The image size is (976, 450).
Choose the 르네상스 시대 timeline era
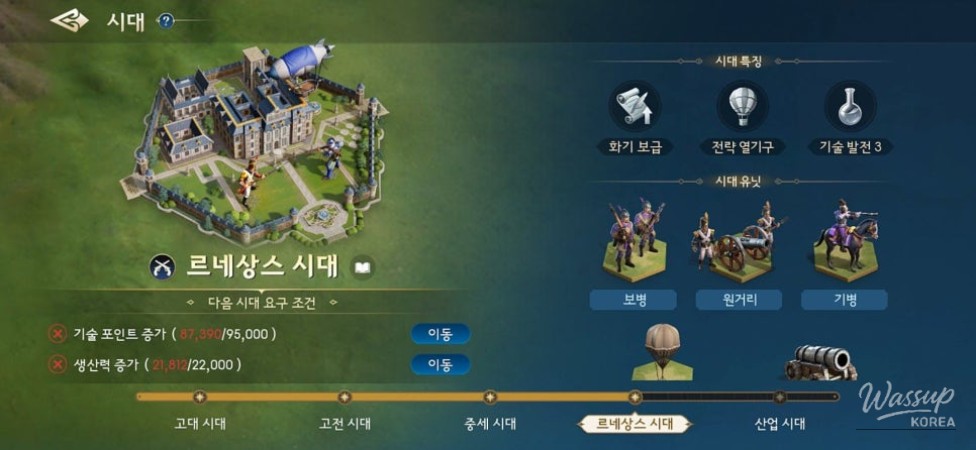(x=635, y=423)
